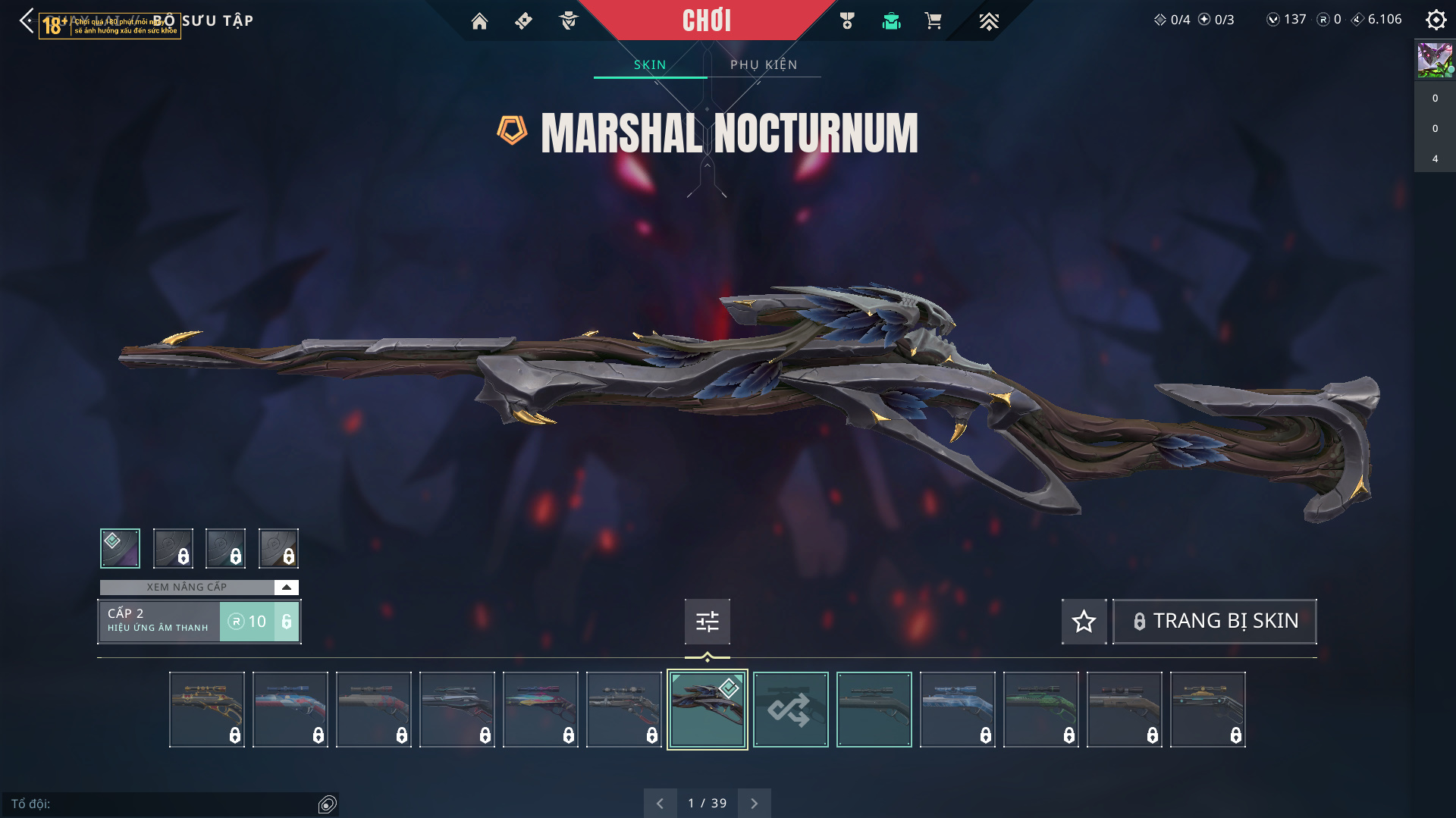The width and height of the screenshot is (1456, 818).
Task: Switch to the Phụ Kiện tab
Action: click(x=764, y=65)
